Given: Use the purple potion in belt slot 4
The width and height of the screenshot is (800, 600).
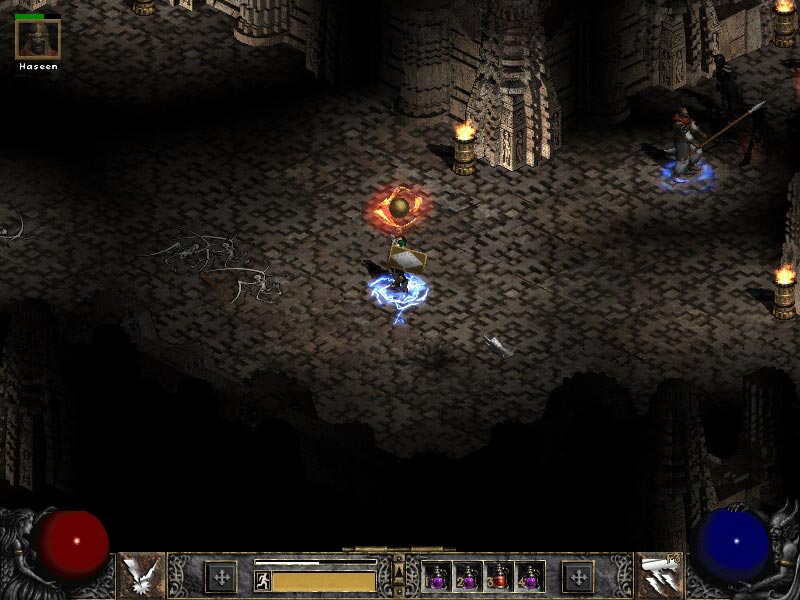Looking at the screenshot, I should pyautogui.click(x=529, y=577).
